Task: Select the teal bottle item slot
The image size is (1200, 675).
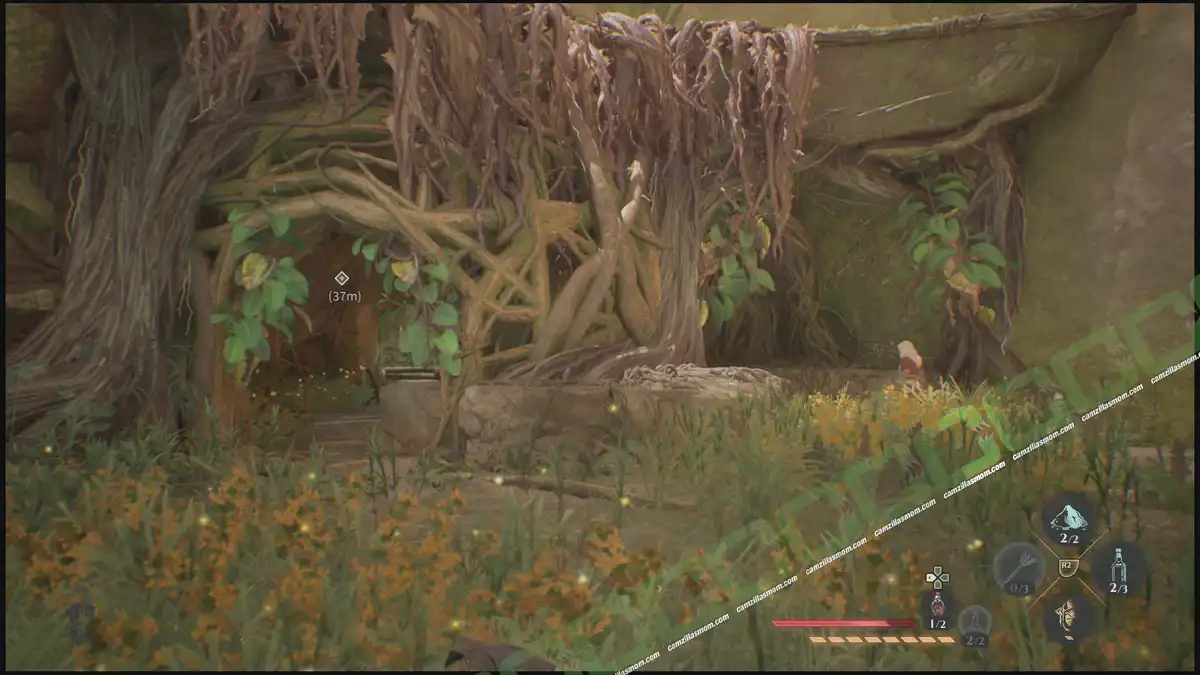Action: click(1118, 569)
